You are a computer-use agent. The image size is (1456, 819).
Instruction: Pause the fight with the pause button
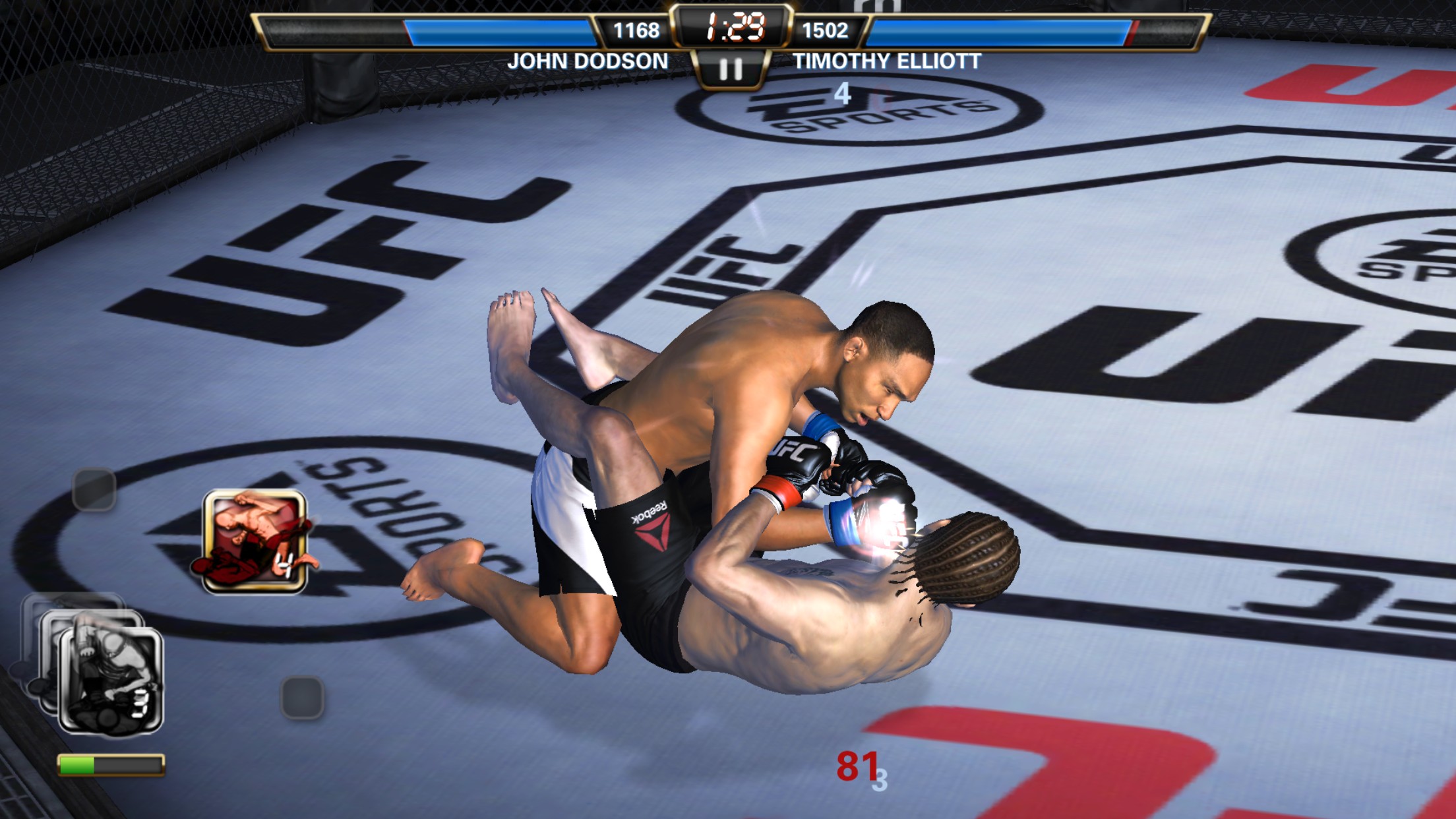coord(730,69)
